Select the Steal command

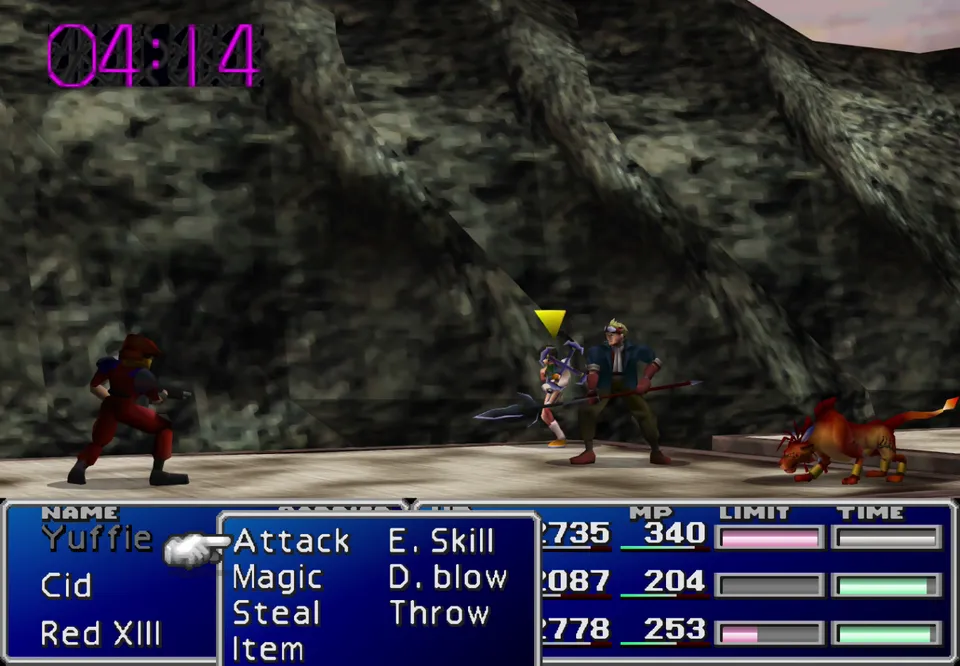point(276,613)
